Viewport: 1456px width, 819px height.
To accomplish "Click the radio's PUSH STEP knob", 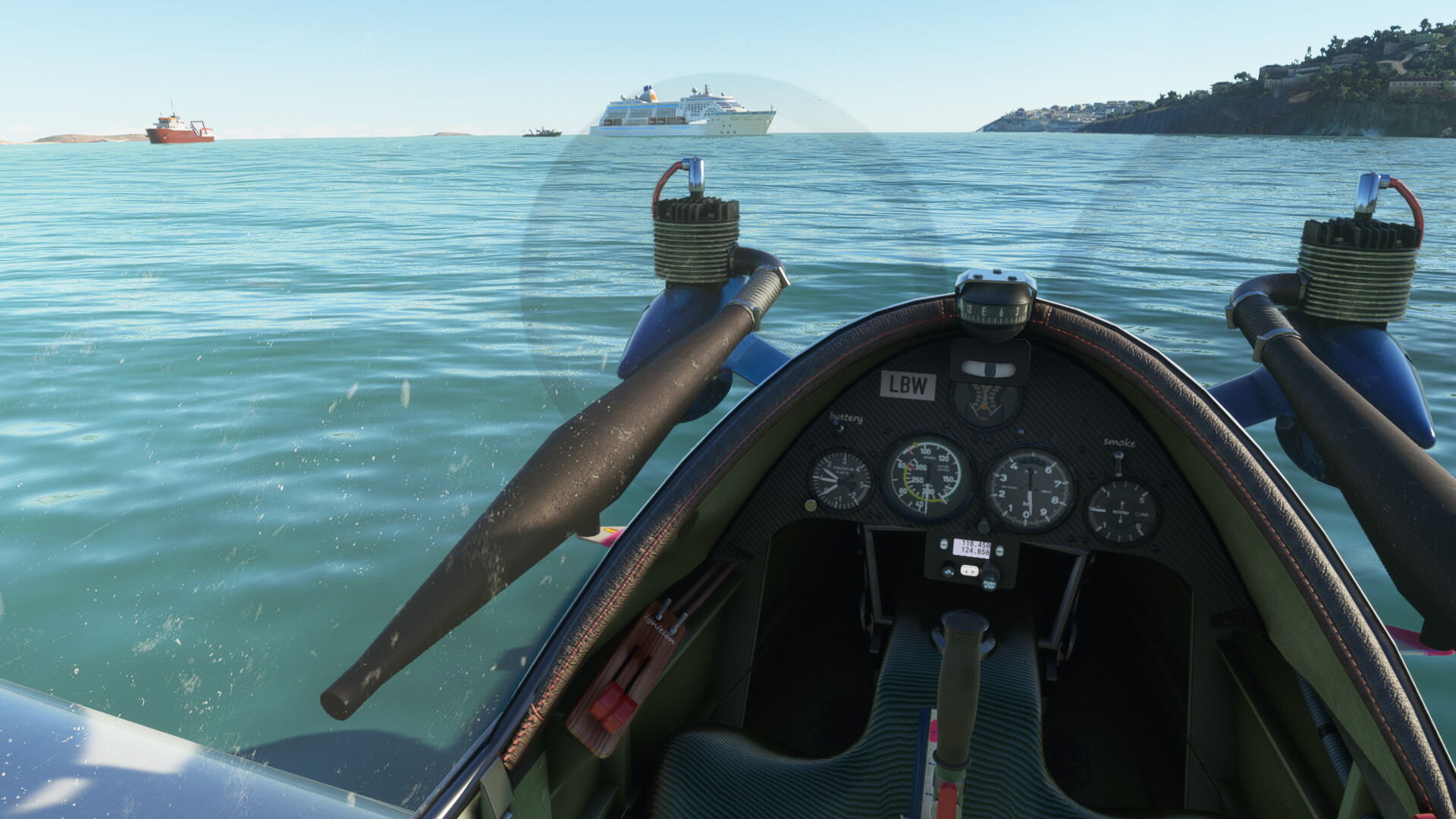I will tap(989, 582).
